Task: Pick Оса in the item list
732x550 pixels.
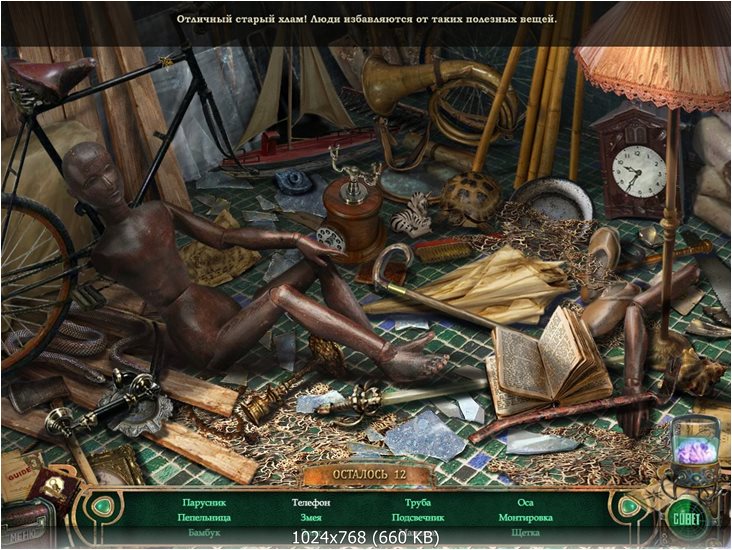Action: (x=526, y=502)
